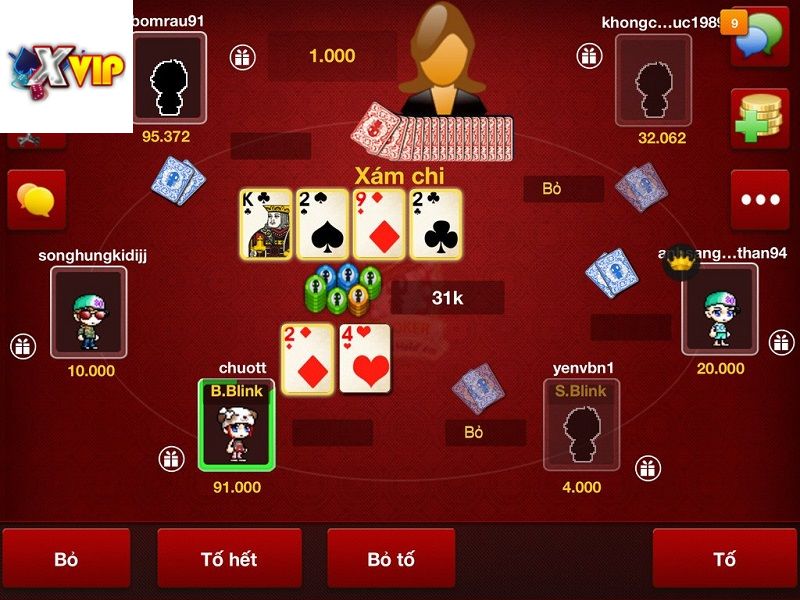Choose the Bỏ tố action
800x600 pixels.
click(x=391, y=559)
